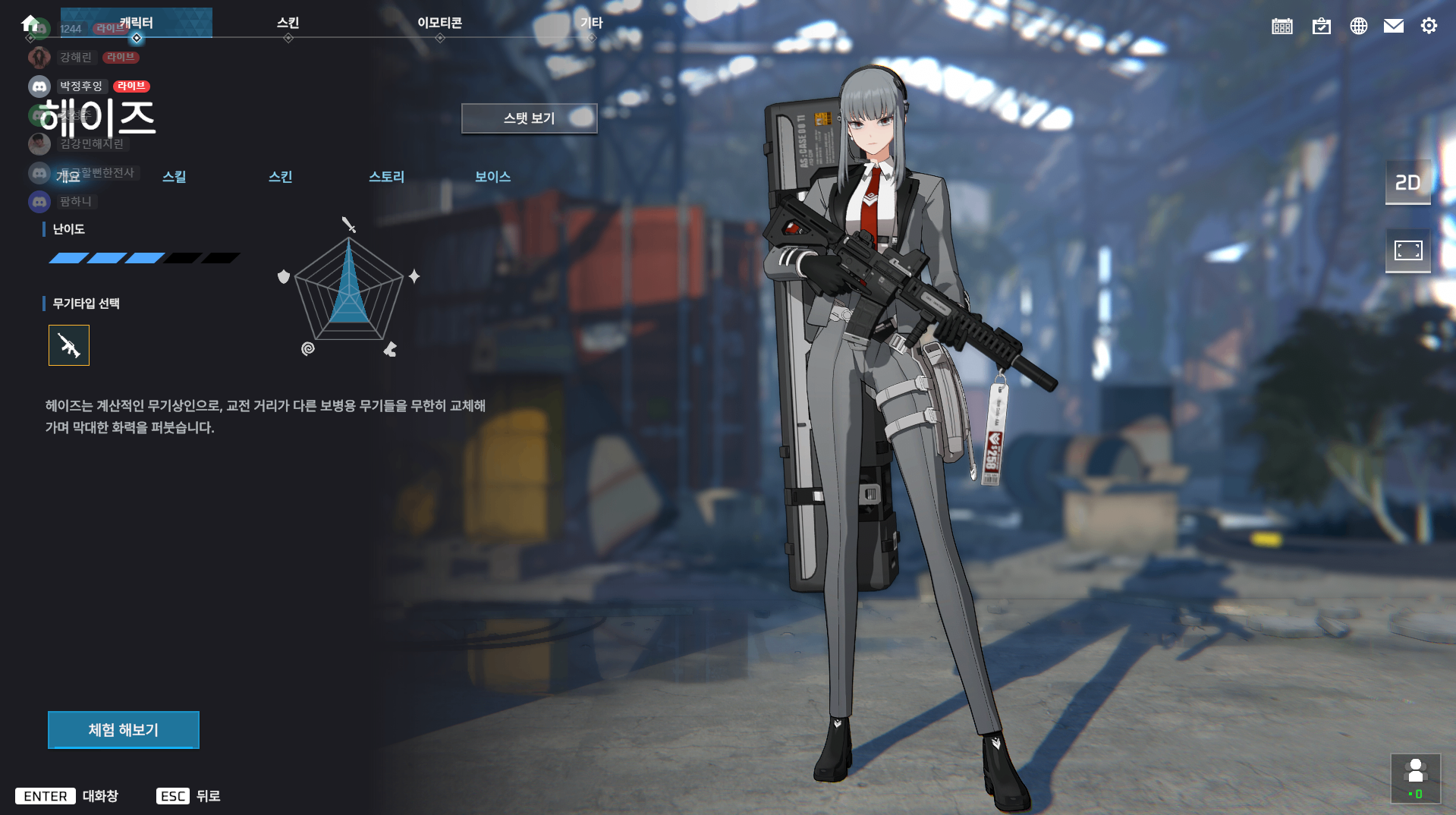Open the calendar icon
Image resolution: width=1456 pixels, height=815 pixels.
pos(1282,27)
